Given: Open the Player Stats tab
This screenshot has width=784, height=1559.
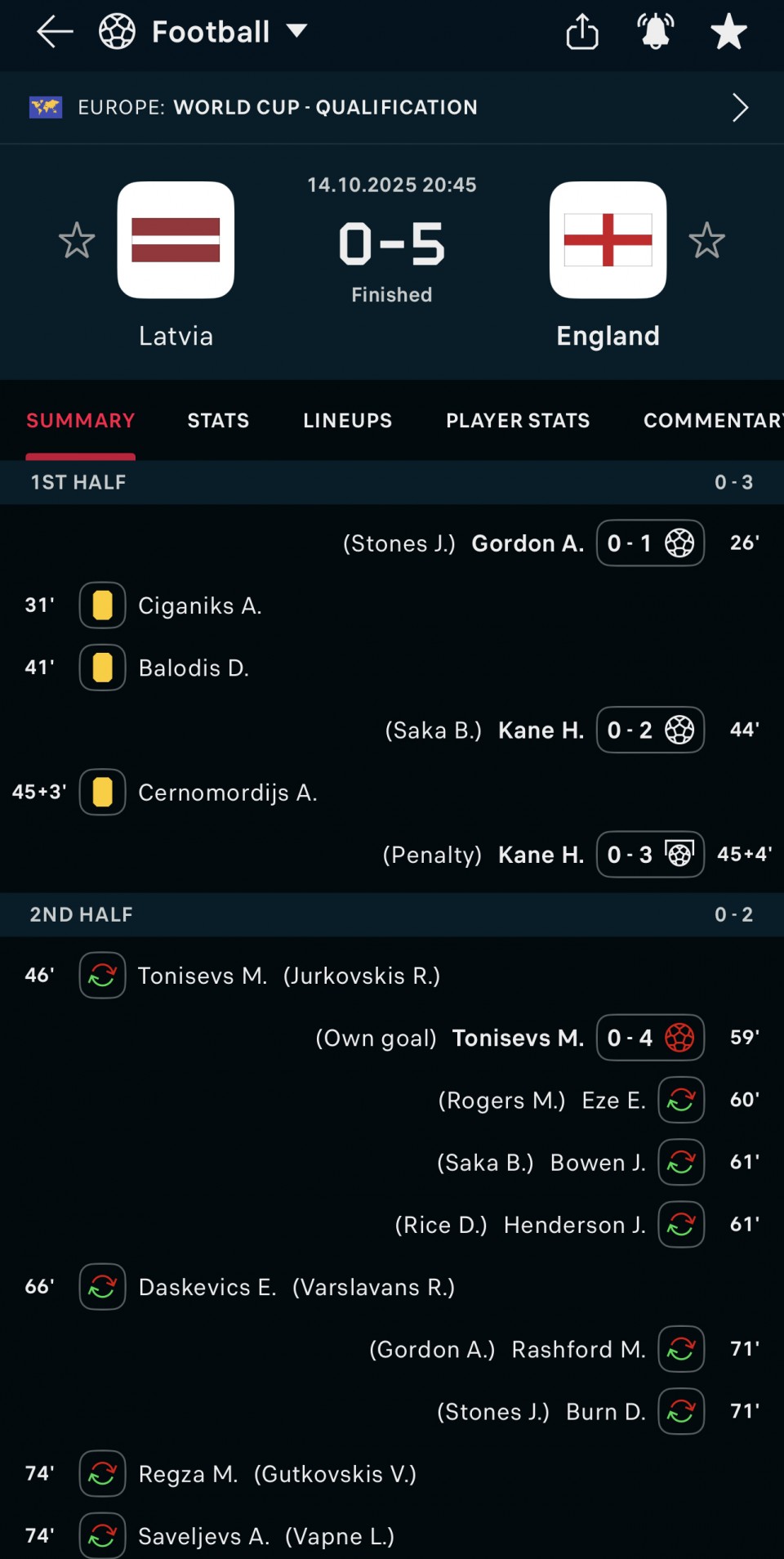Looking at the screenshot, I should 518,421.
